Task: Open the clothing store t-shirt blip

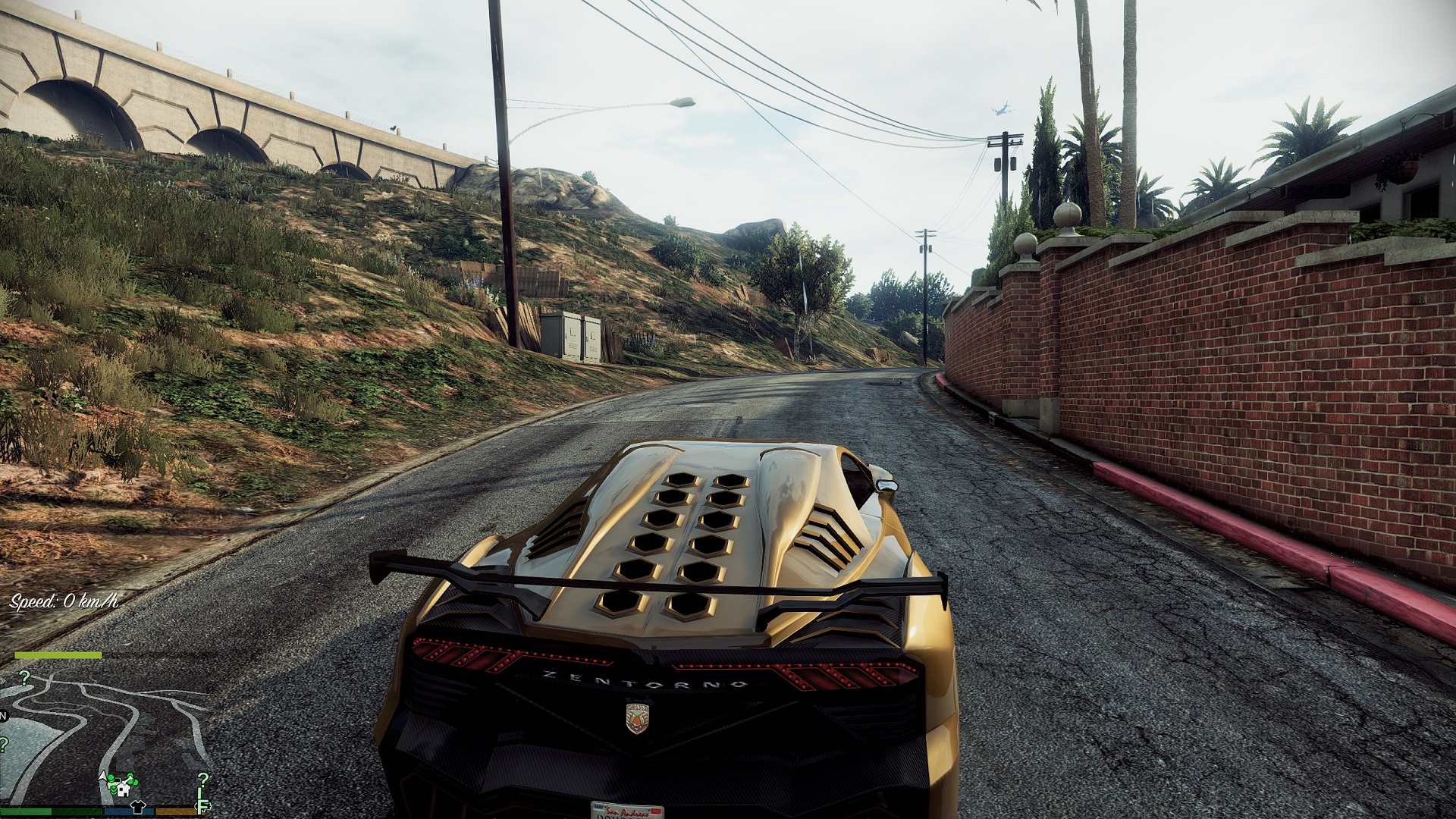Action: 138,805
